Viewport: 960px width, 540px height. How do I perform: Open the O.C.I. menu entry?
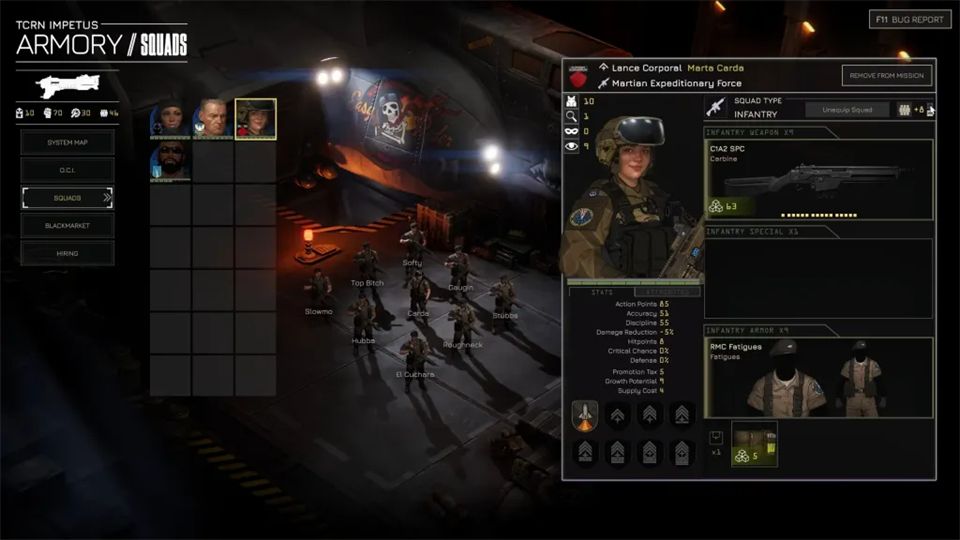(67, 170)
